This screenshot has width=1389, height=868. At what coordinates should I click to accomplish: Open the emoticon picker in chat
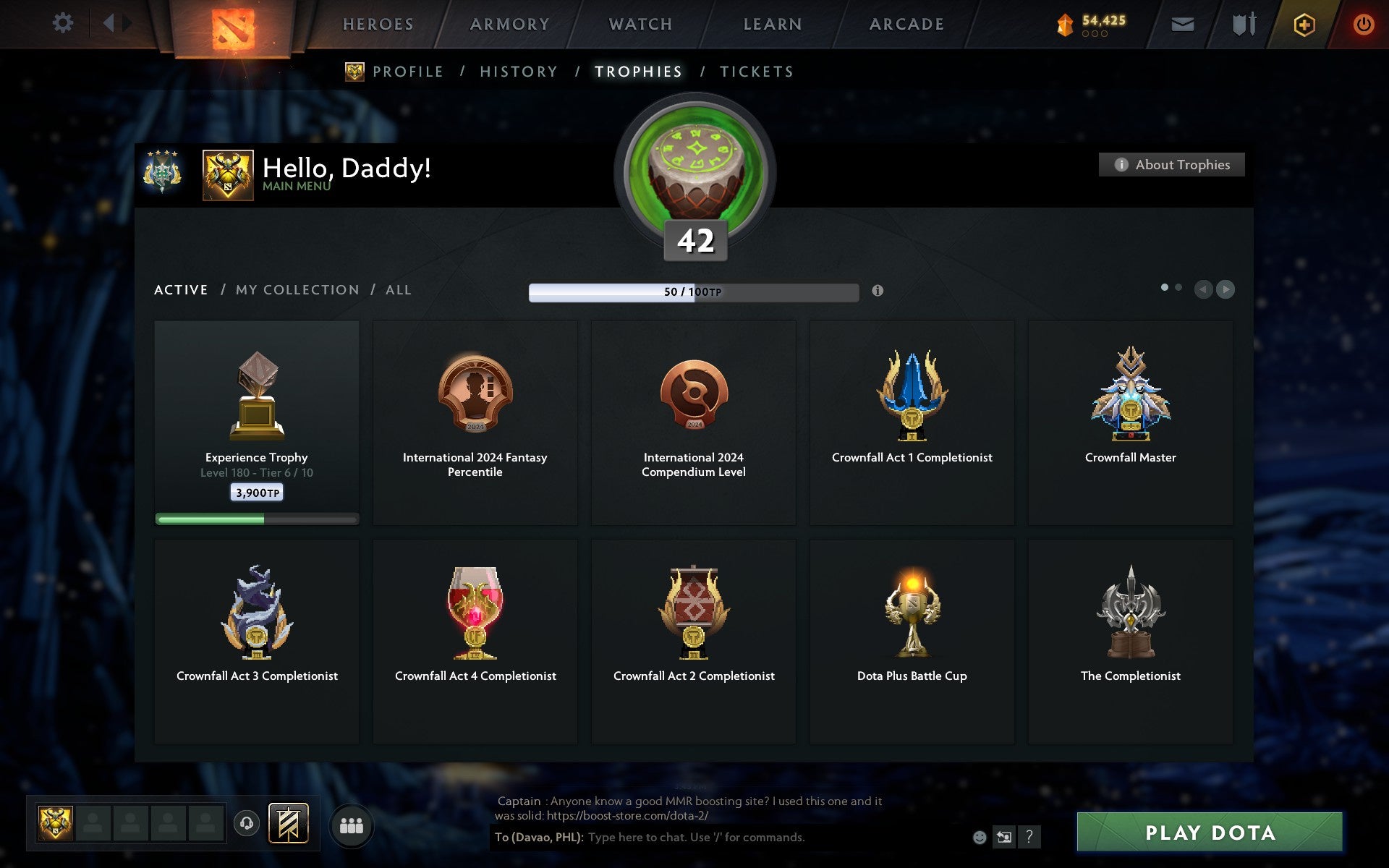coord(979,835)
